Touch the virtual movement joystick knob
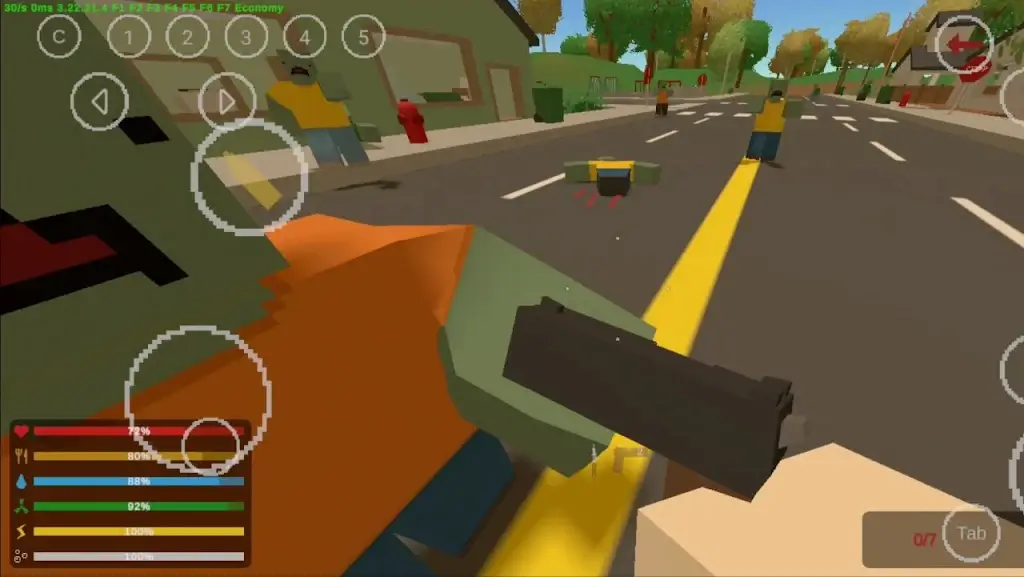Screen dimensions: 1024x577 point(210,445)
